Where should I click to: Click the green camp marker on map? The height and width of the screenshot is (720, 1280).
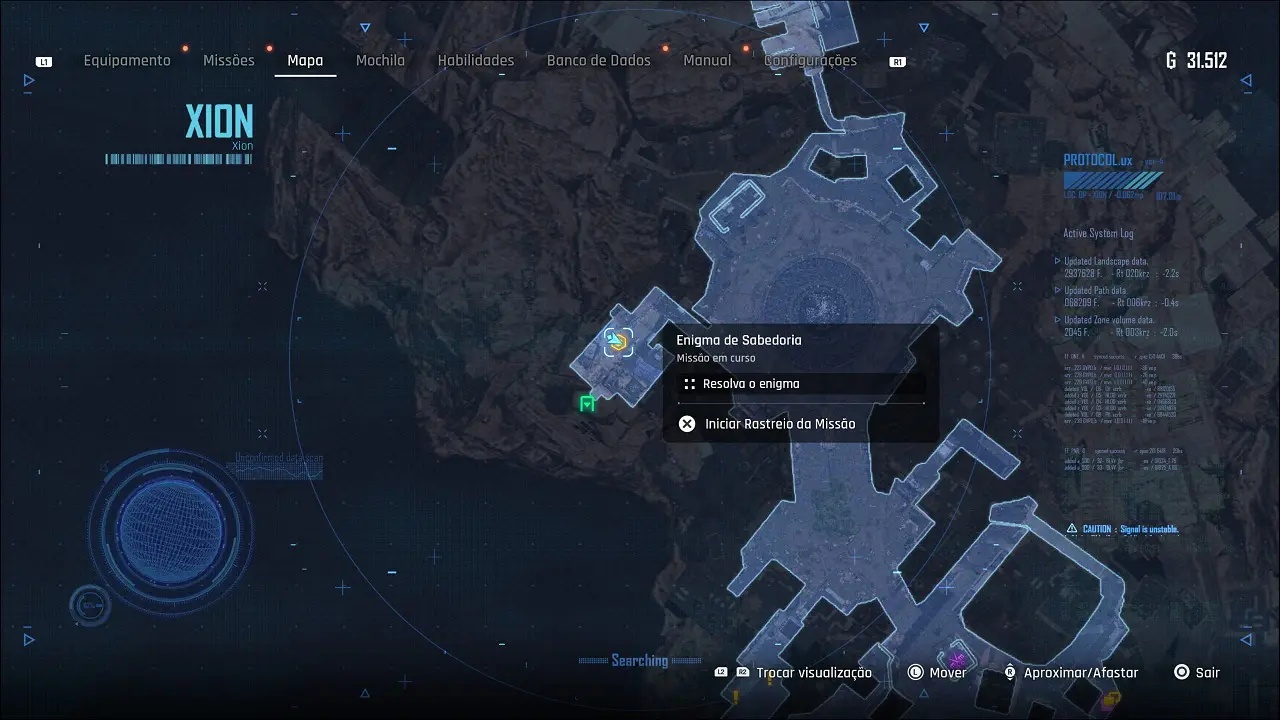pos(587,403)
